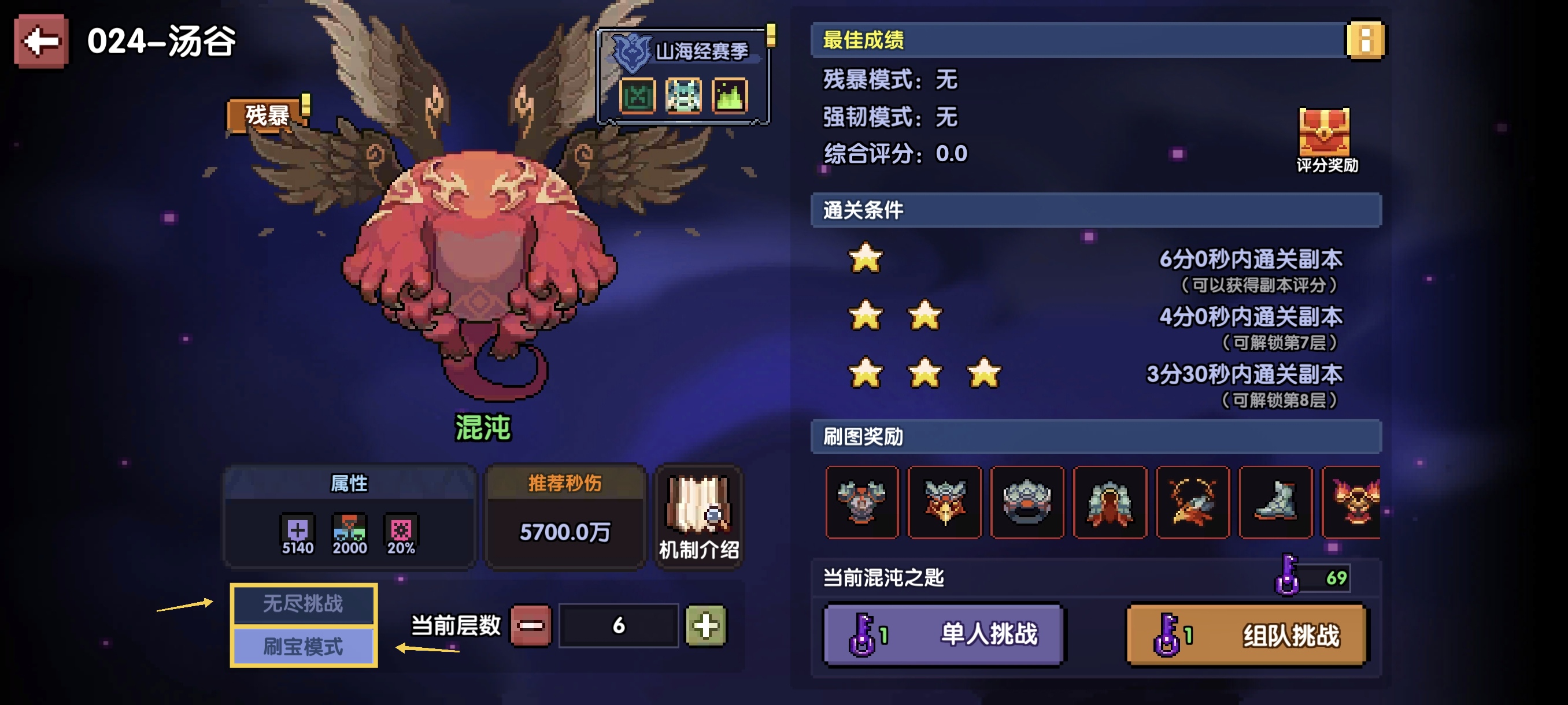Start the 单人挑战 solo challenge

(944, 634)
